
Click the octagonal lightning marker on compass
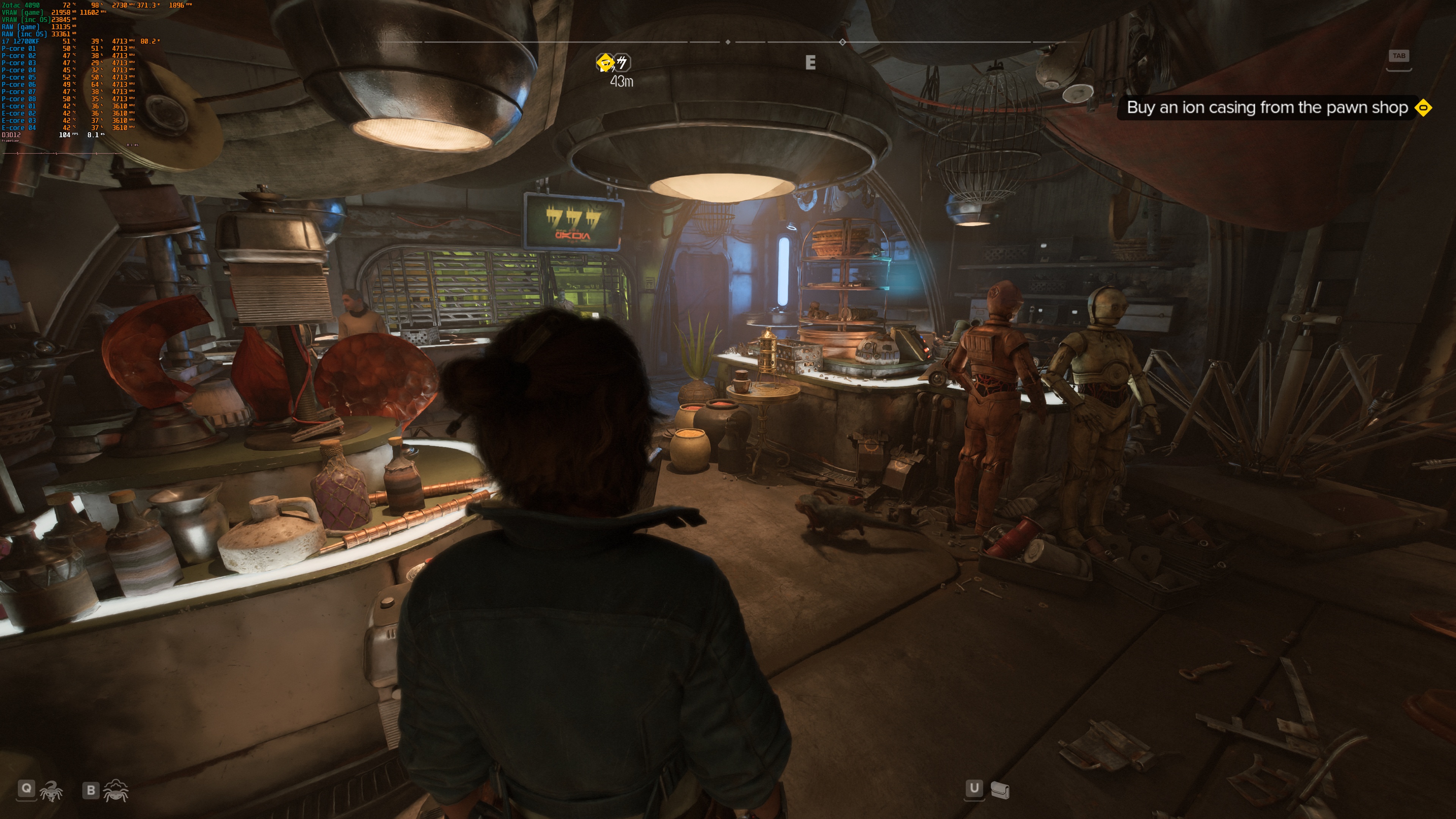coord(622,62)
